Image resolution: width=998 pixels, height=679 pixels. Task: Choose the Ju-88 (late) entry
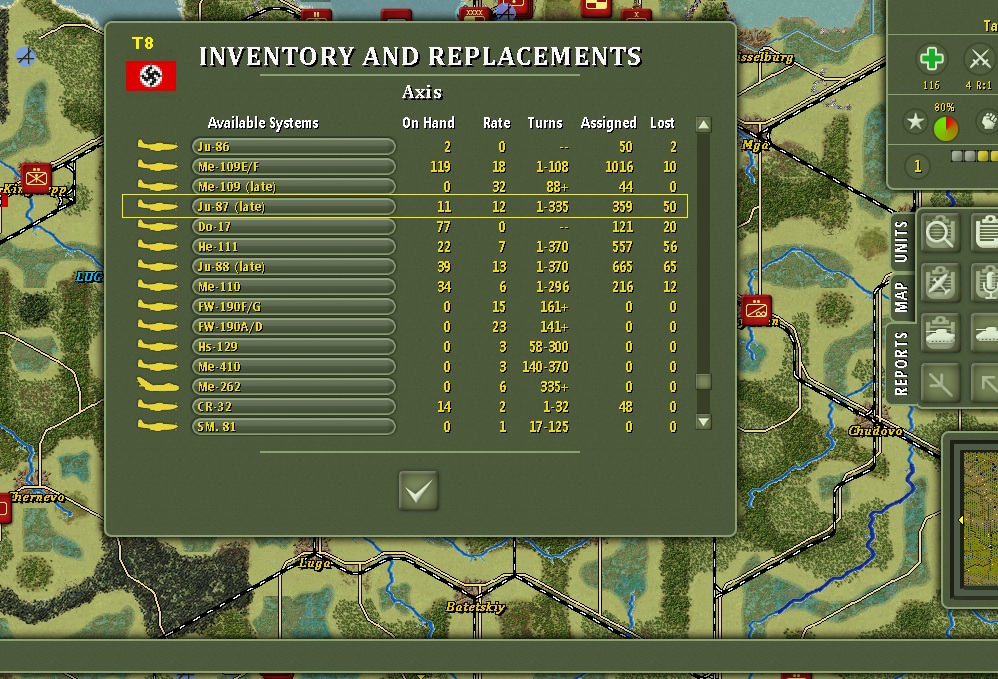pyautogui.click(x=293, y=267)
